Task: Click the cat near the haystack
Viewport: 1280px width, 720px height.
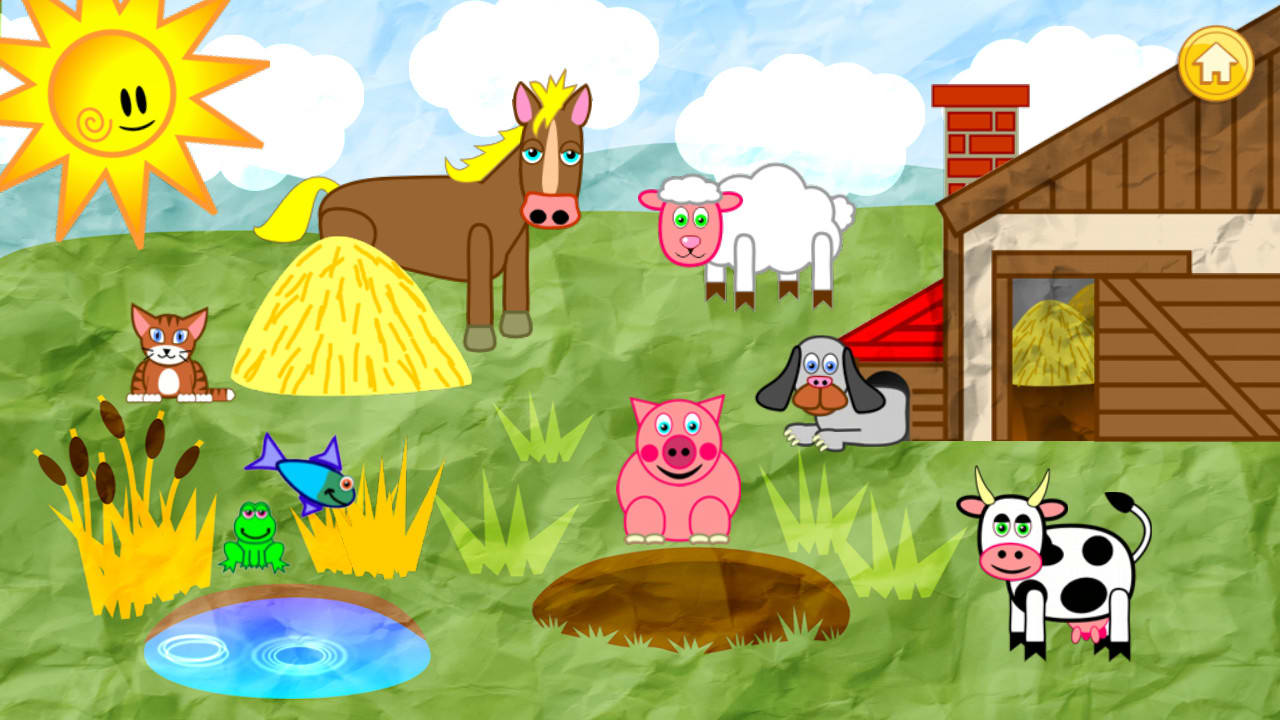Action: 165,355
